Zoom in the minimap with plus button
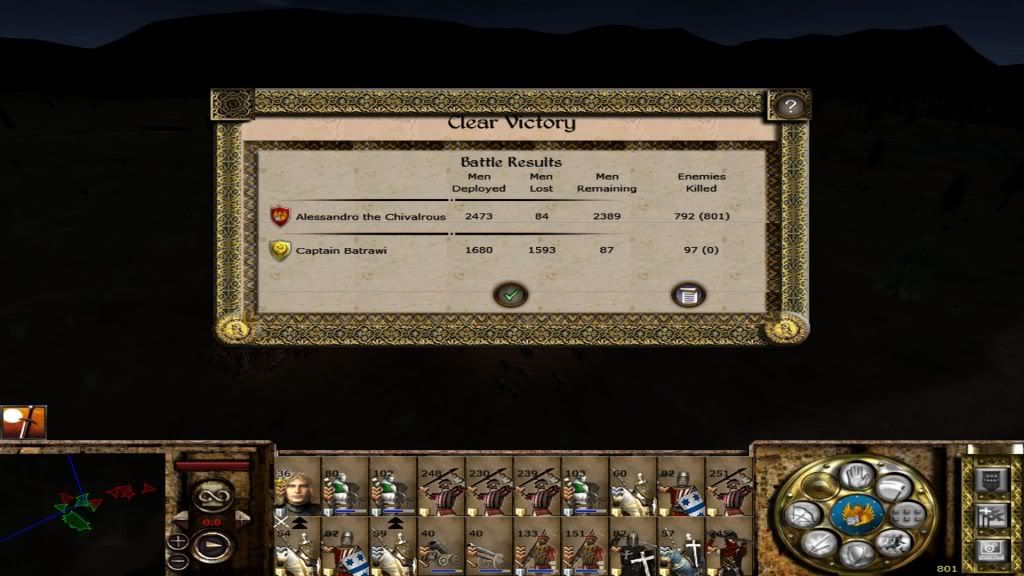This screenshot has height=576, width=1024. 178,541
